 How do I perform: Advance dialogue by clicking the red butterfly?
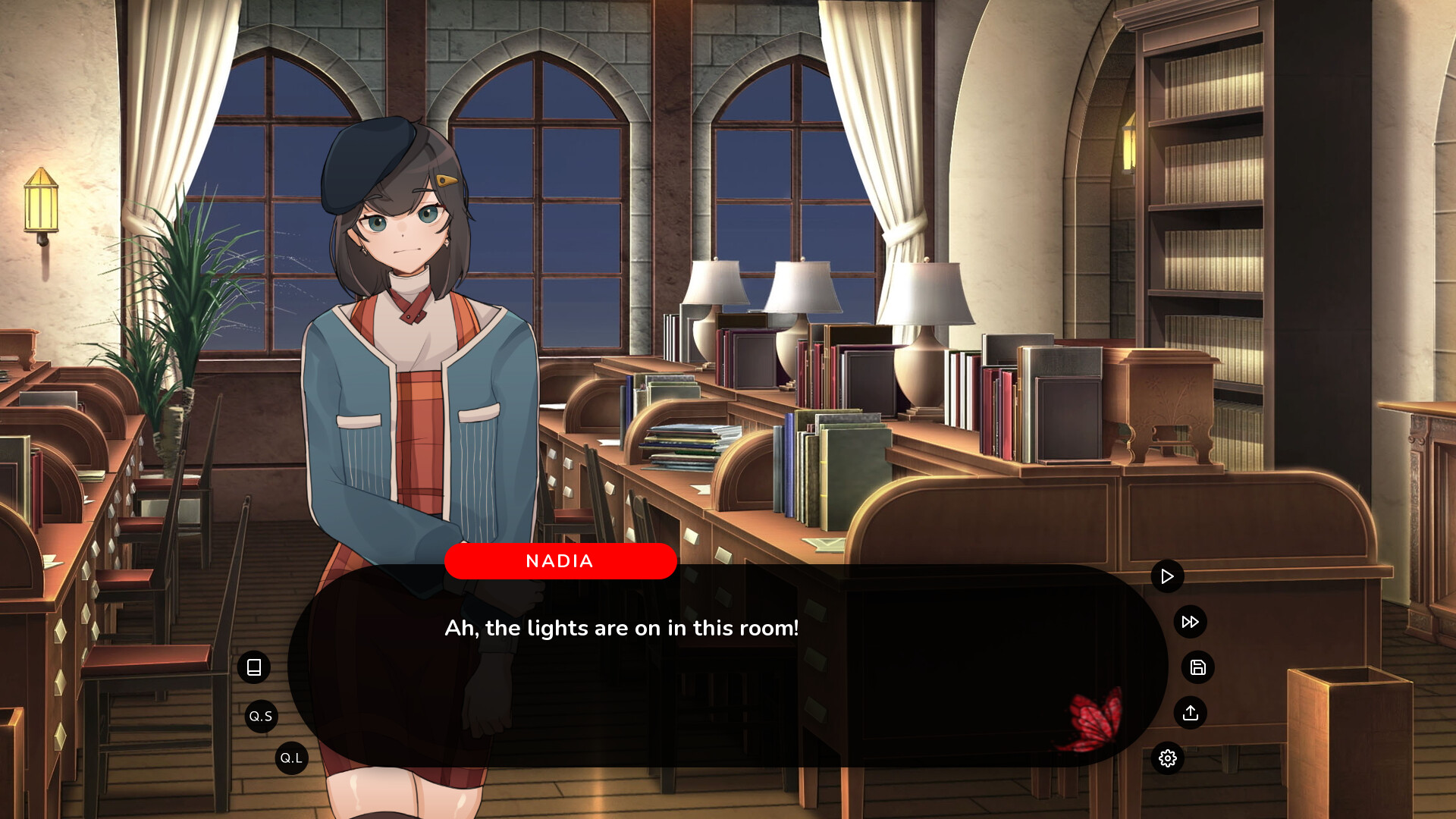1095,719
